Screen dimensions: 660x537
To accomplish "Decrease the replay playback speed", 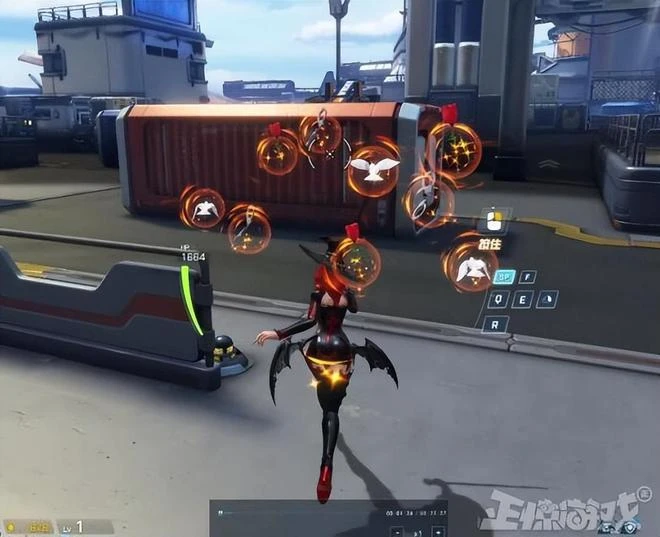I will click(x=397, y=532).
